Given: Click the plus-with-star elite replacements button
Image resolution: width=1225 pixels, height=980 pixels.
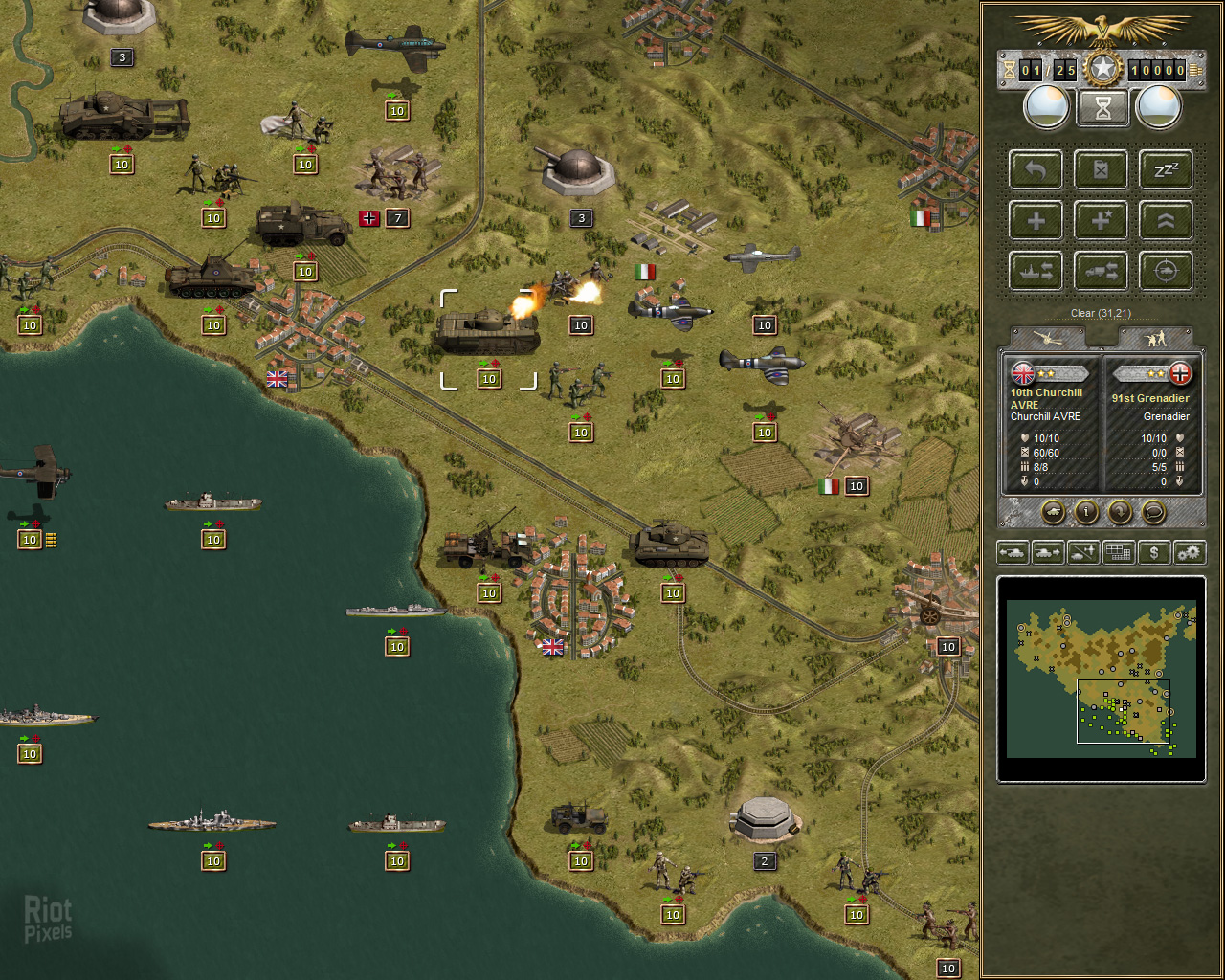Looking at the screenshot, I should [x=1101, y=221].
